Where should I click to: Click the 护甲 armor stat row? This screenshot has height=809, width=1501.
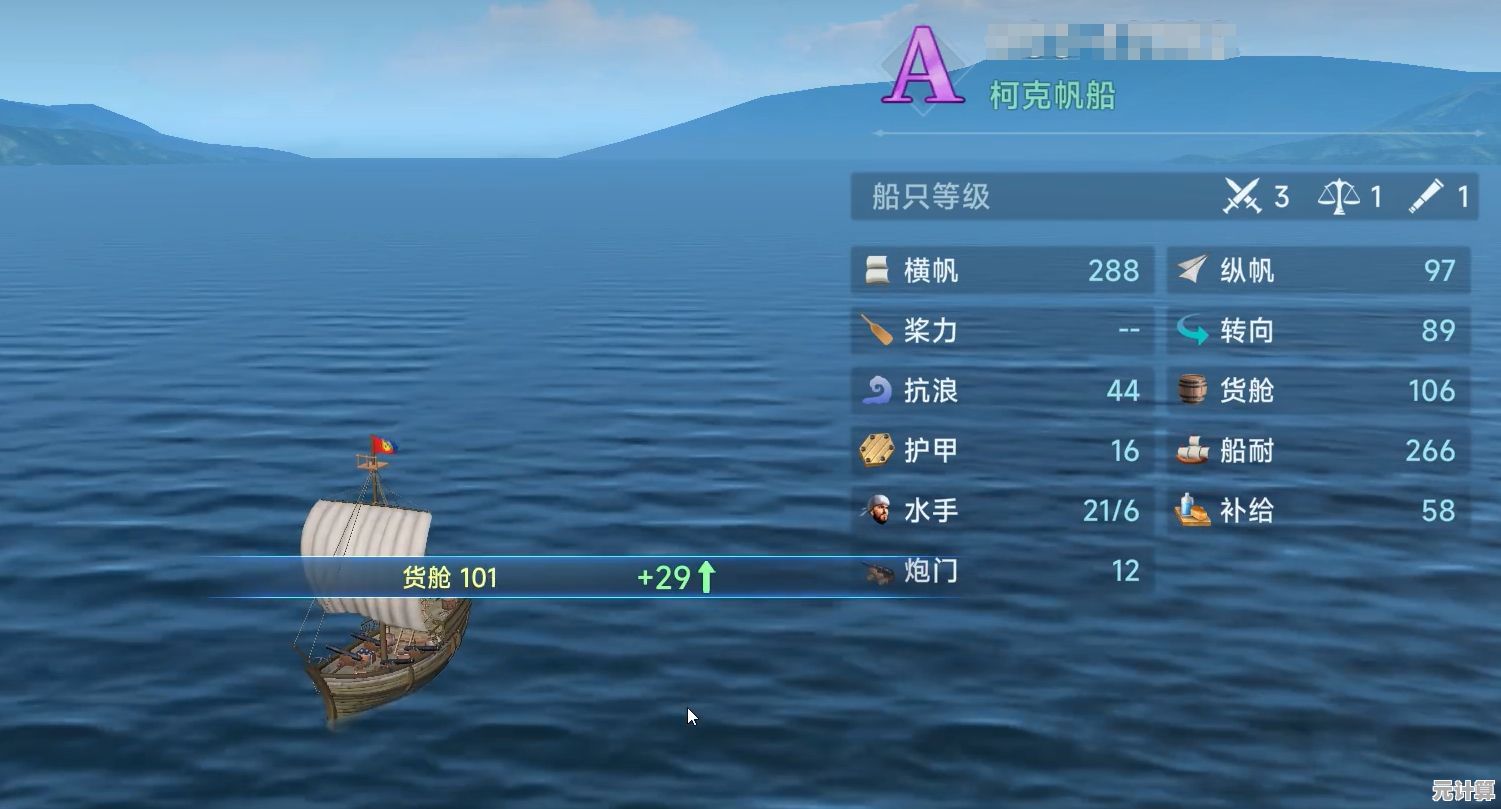tap(1002, 451)
